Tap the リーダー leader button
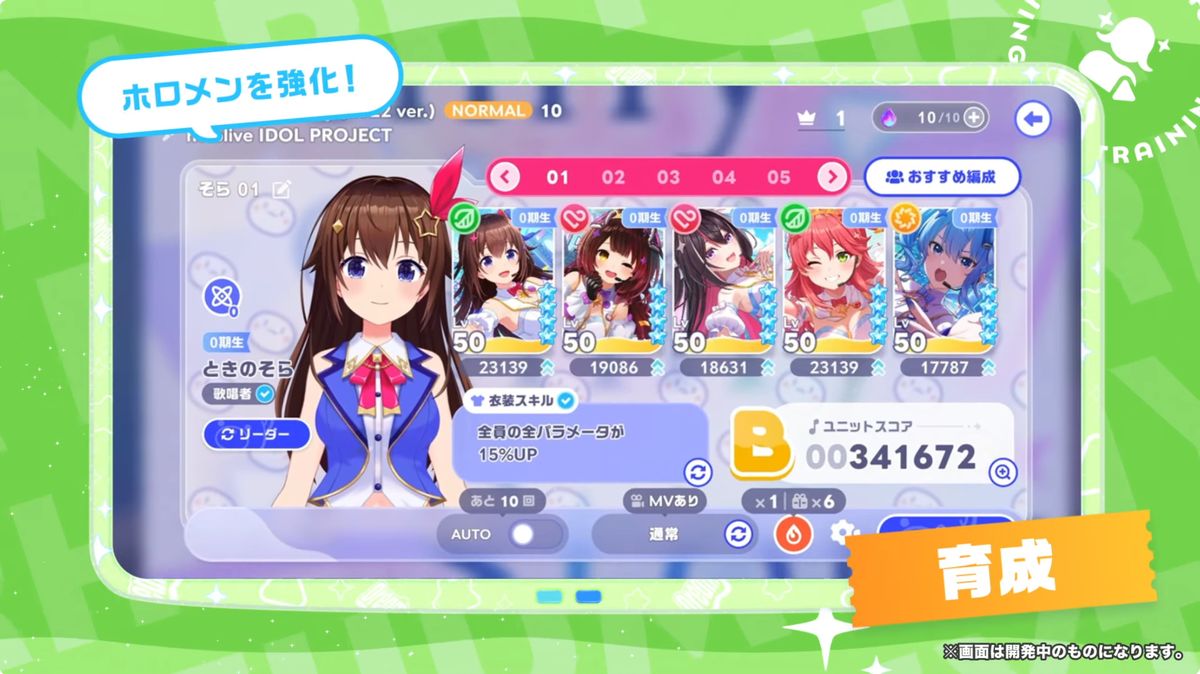Viewport: 1200px width, 674px height. coord(257,434)
